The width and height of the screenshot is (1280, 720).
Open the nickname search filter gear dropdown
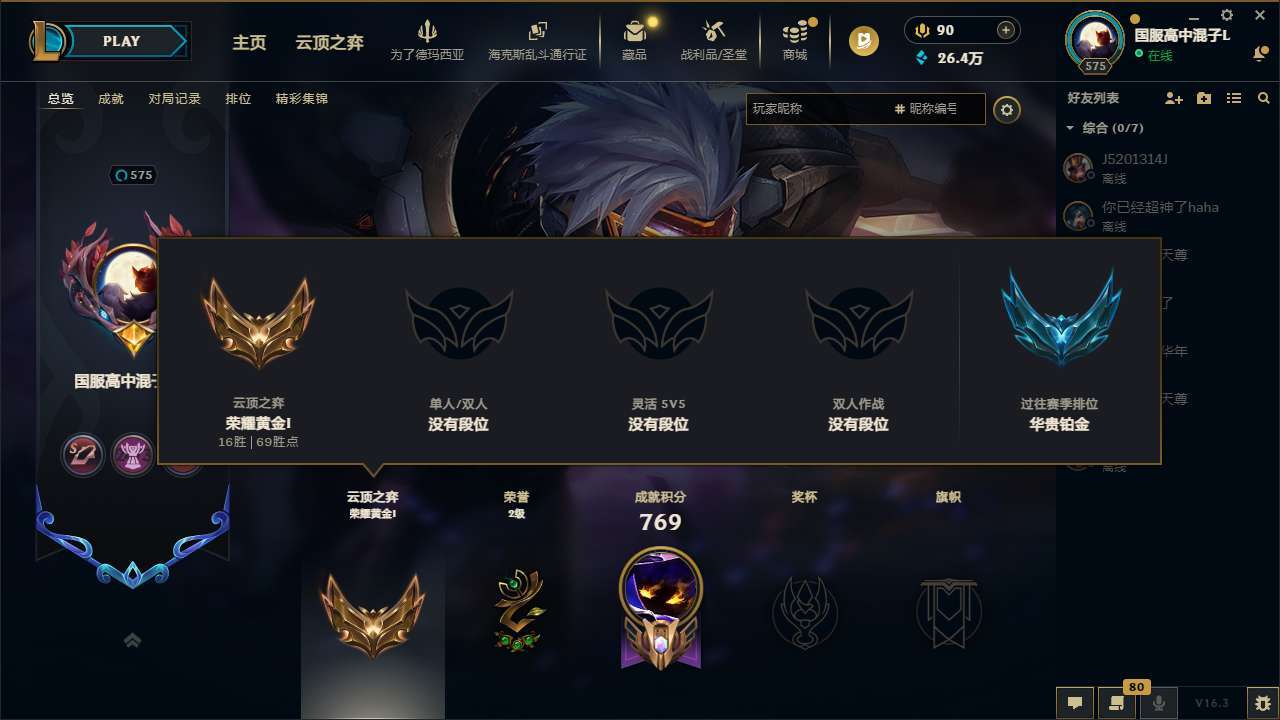[x=1007, y=110]
